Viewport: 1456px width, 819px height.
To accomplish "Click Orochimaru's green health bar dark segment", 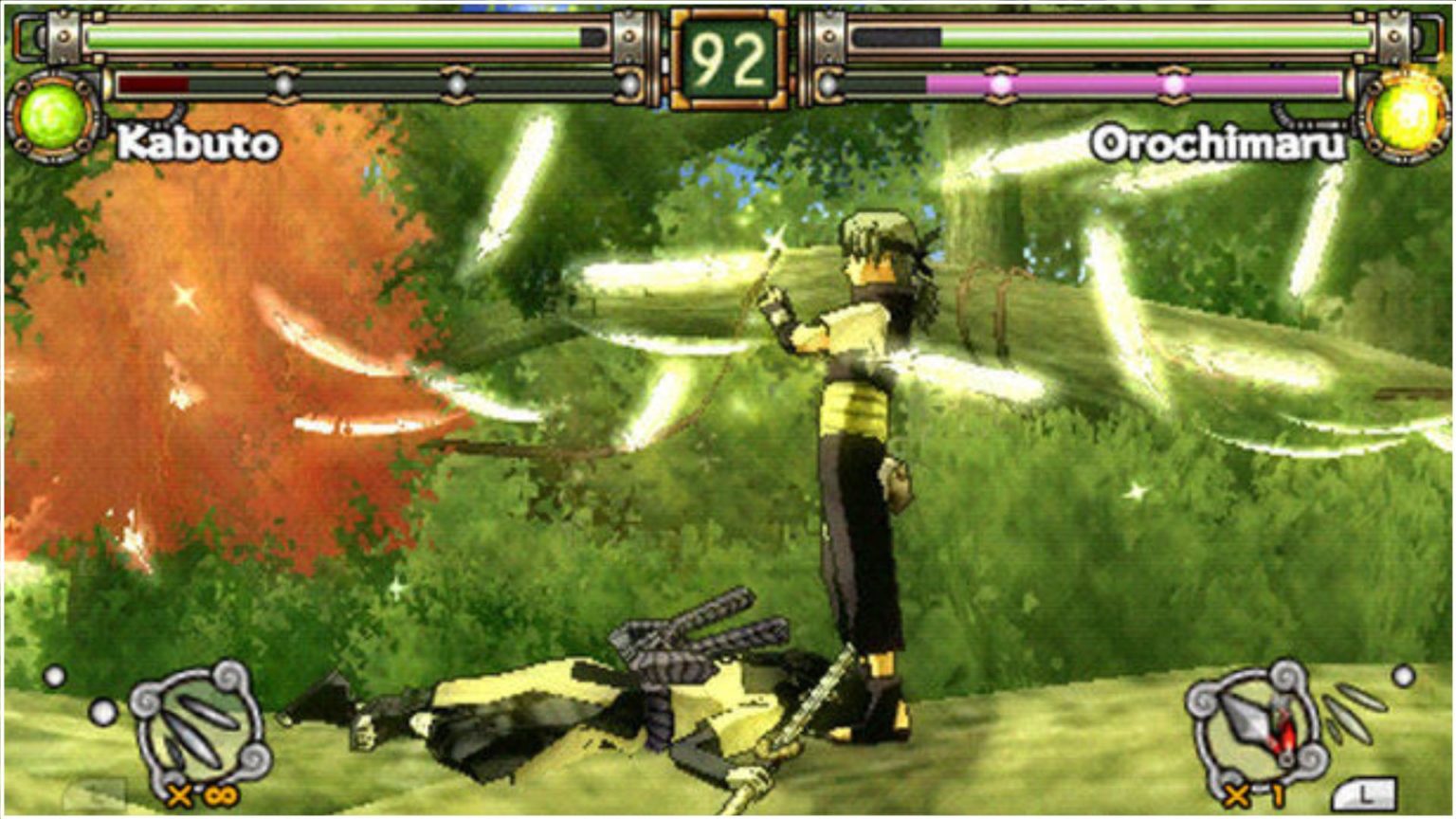I will tap(896, 35).
